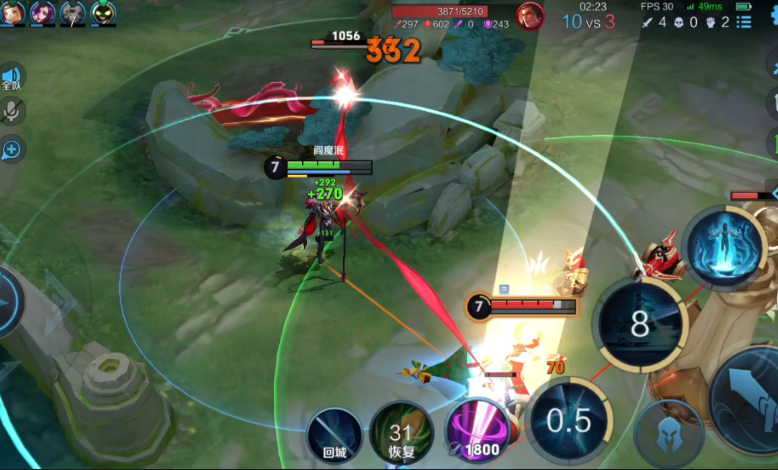Image resolution: width=778 pixels, height=470 pixels.
Task: Select the helmet hero-targeting button
Action: 669,434
